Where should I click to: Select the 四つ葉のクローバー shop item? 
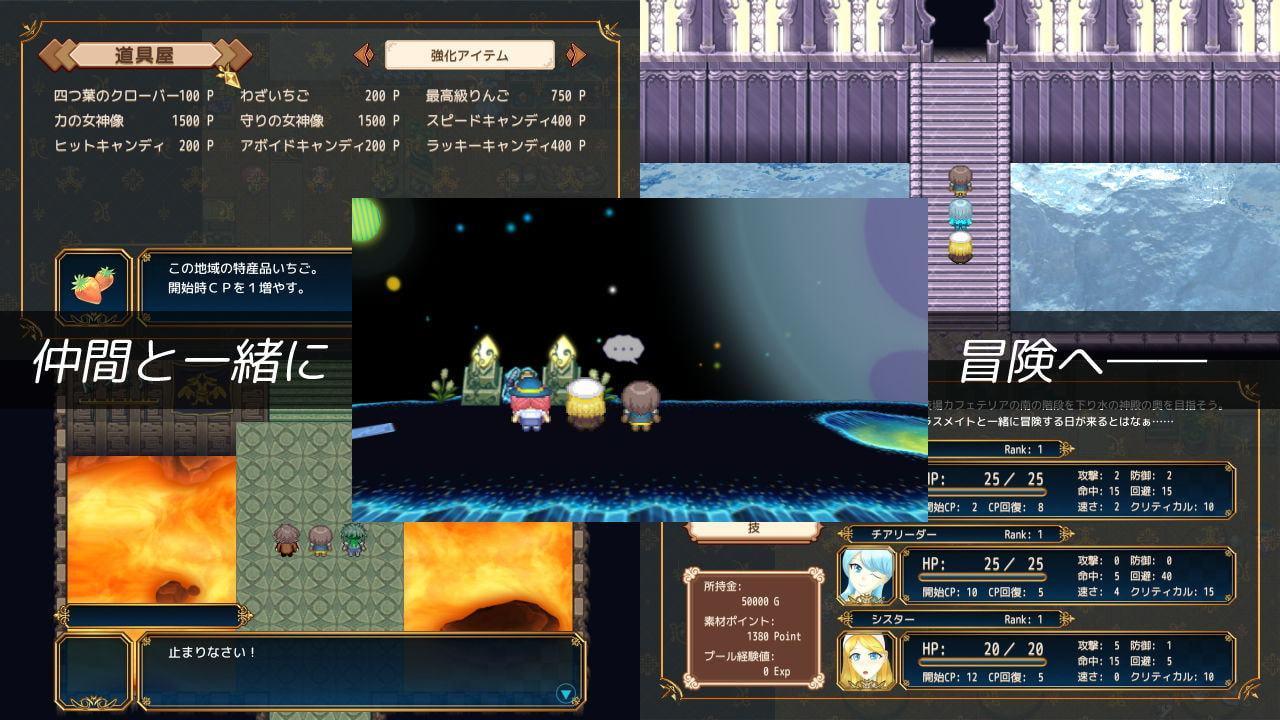(x=133, y=96)
